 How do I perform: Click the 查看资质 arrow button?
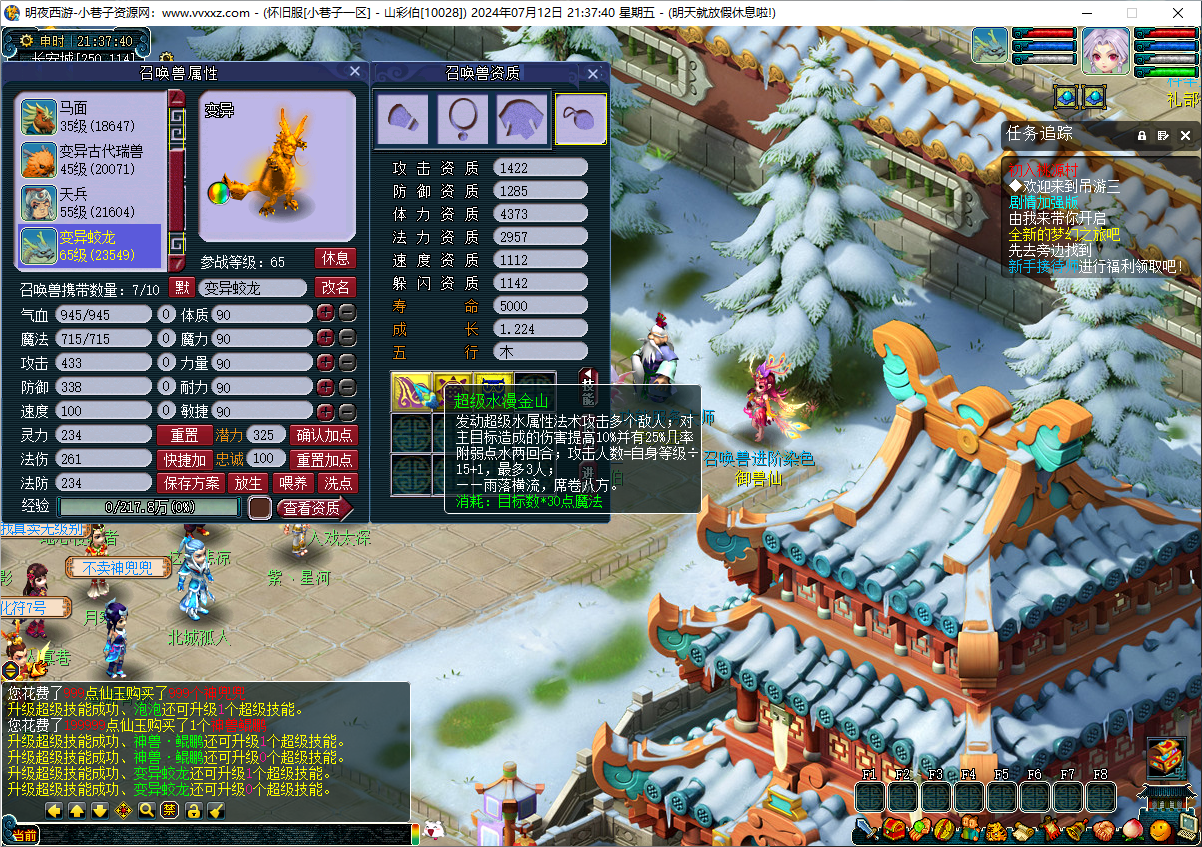pos(314,508)
